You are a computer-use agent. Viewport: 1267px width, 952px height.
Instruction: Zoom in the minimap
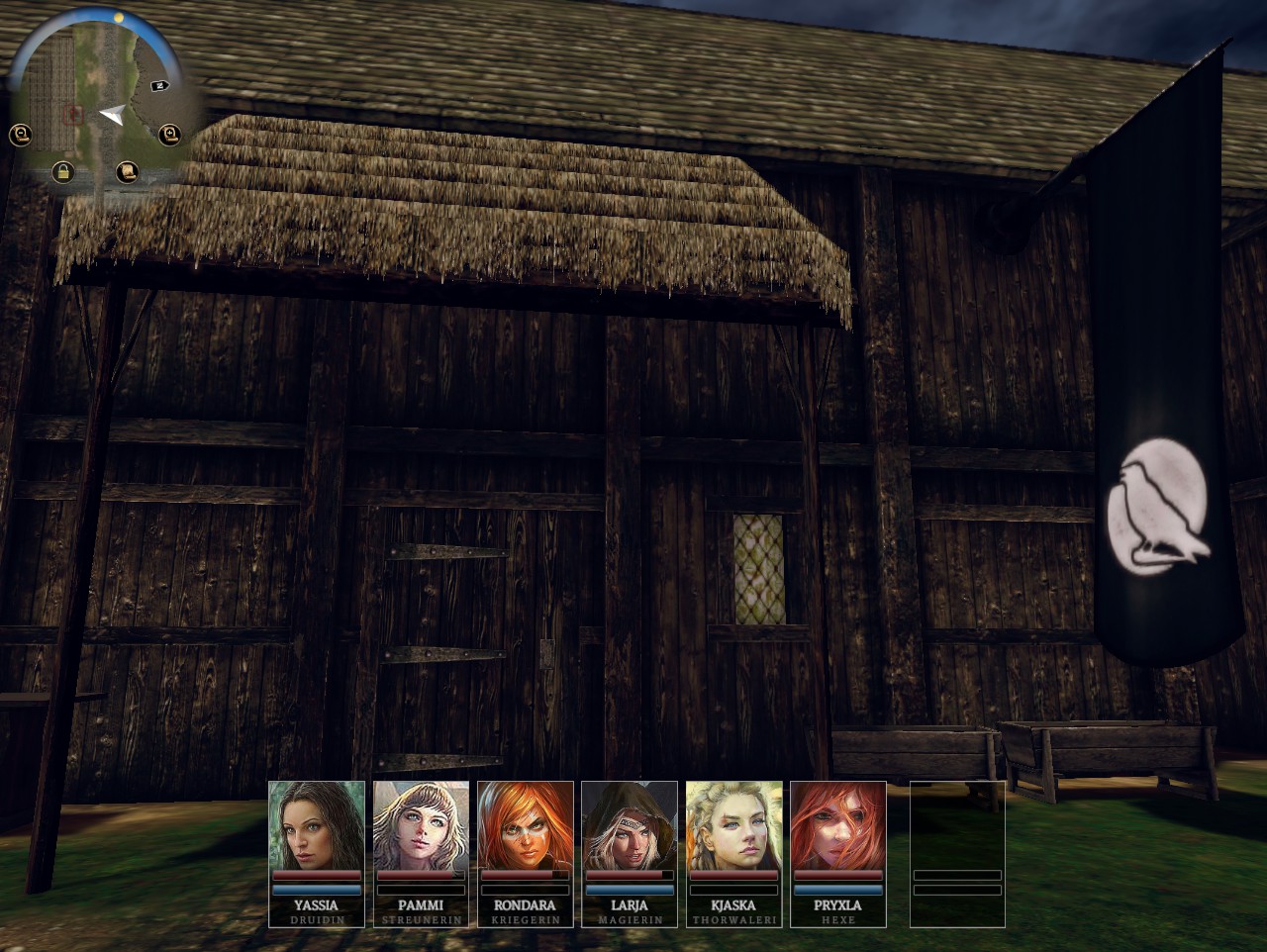point(169,133)
